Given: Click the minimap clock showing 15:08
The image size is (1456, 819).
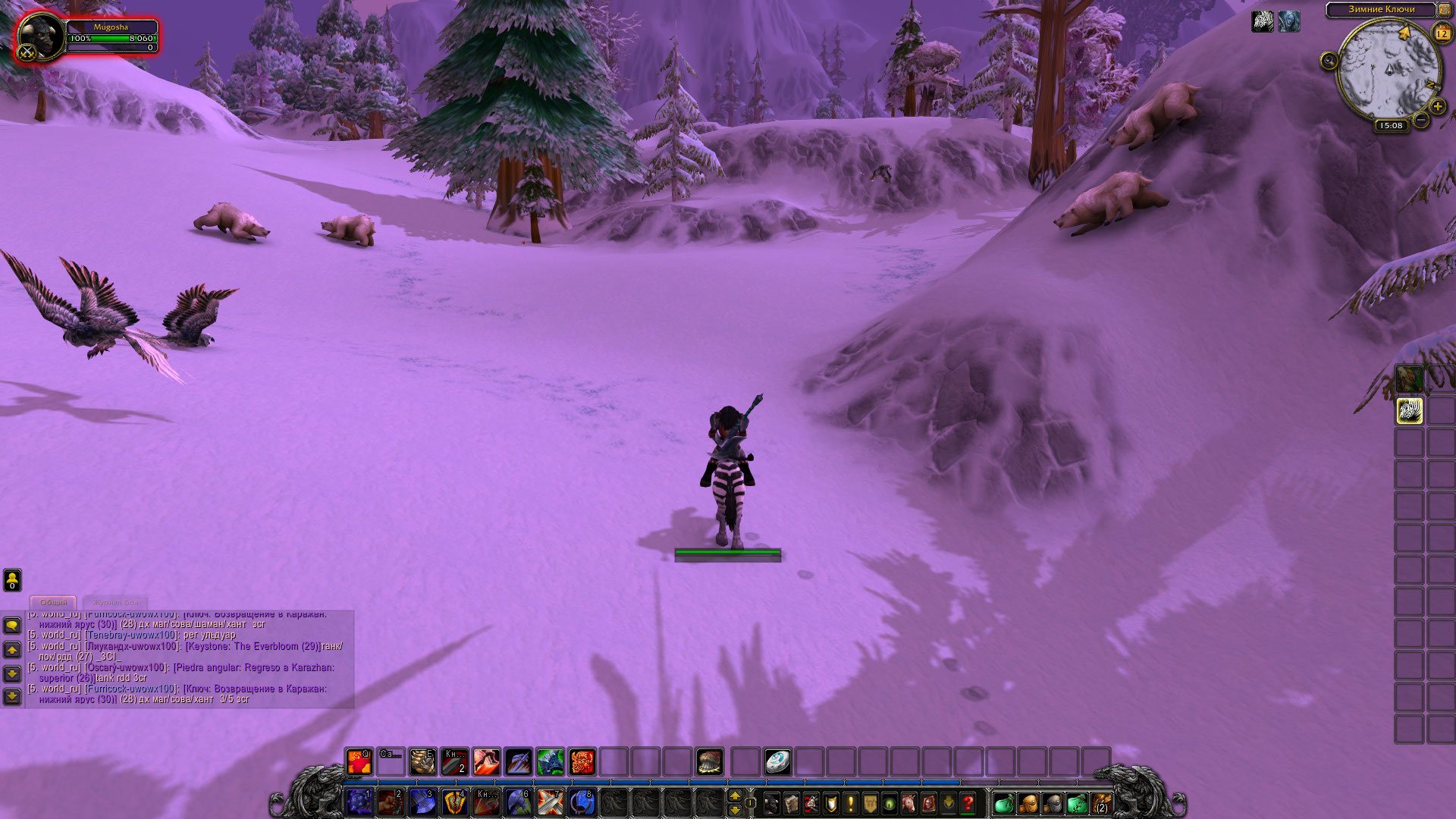Looking at the screenshot, I should [x=1391, y=126].
